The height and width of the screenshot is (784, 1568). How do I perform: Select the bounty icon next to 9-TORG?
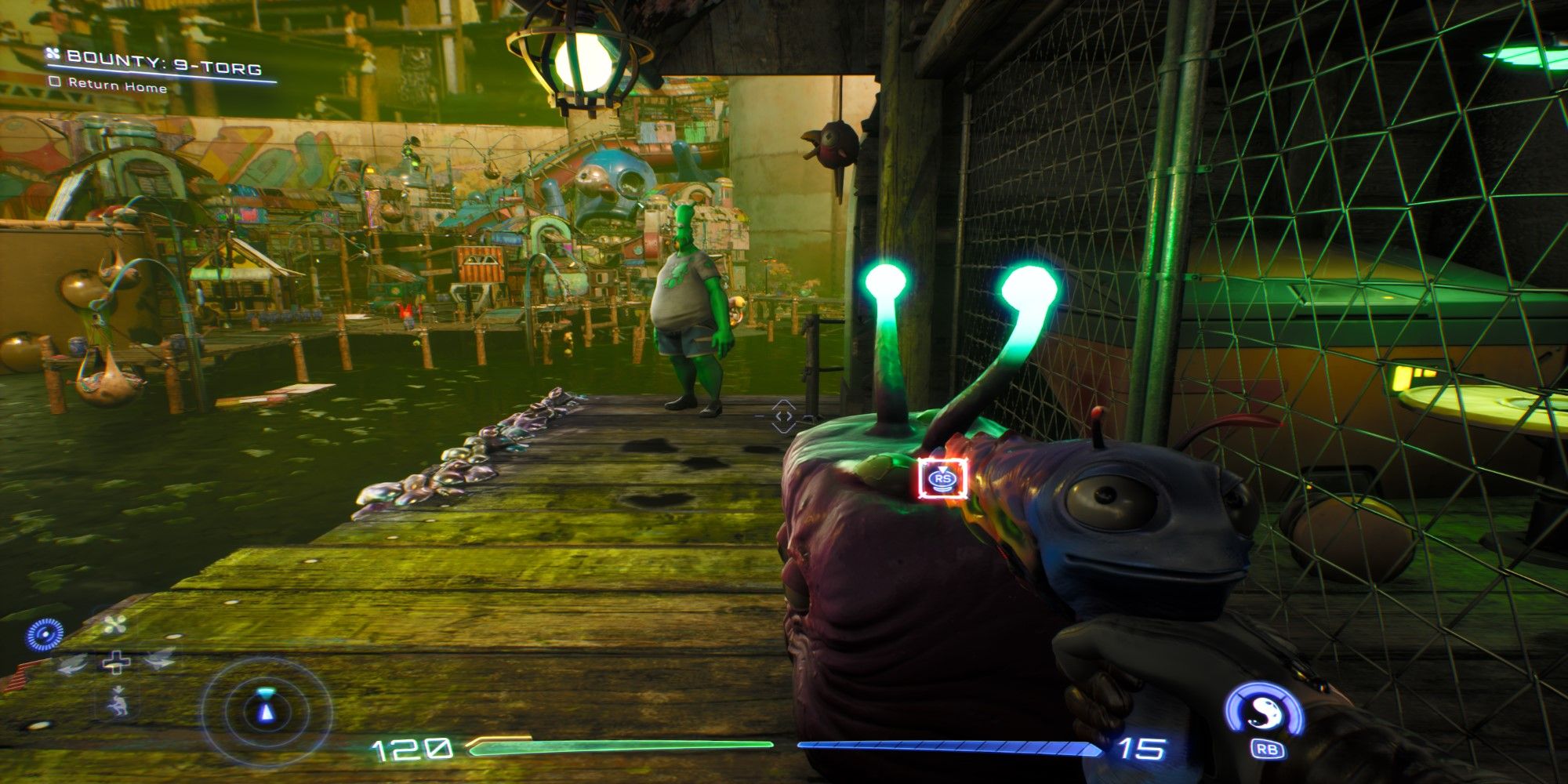click(x=53, y=54)
